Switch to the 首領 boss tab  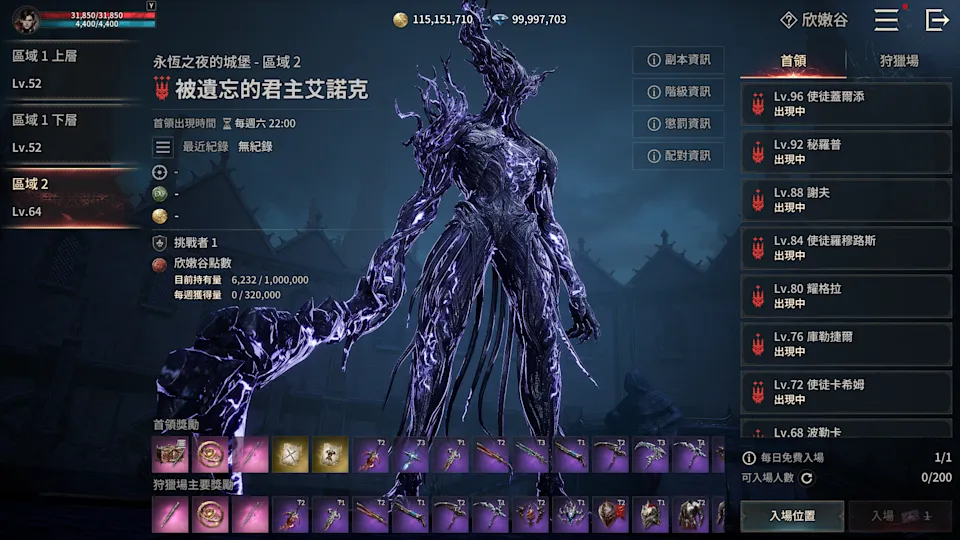[x=793, y=62]
